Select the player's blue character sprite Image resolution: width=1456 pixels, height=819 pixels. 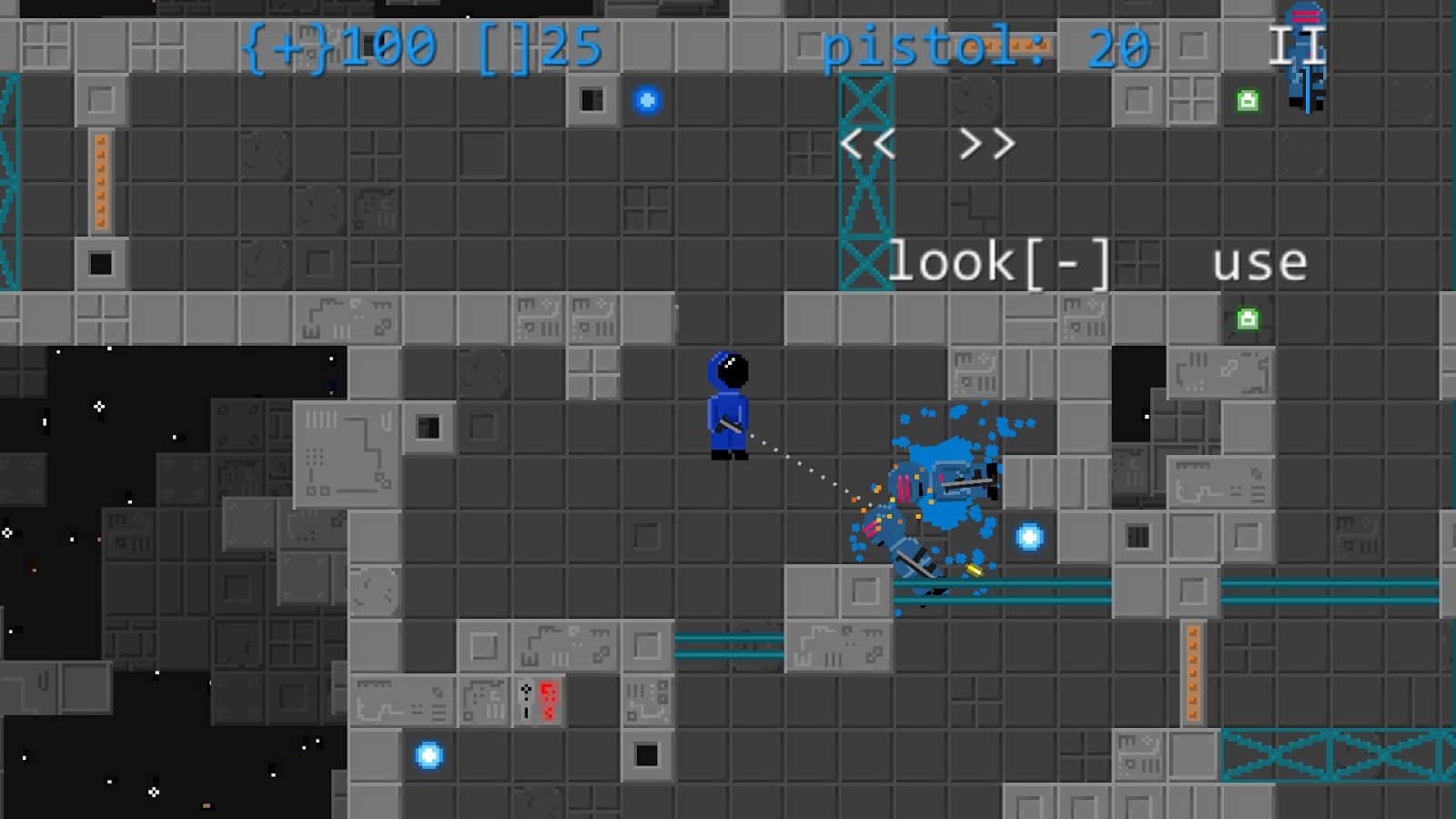pos(728,409)
